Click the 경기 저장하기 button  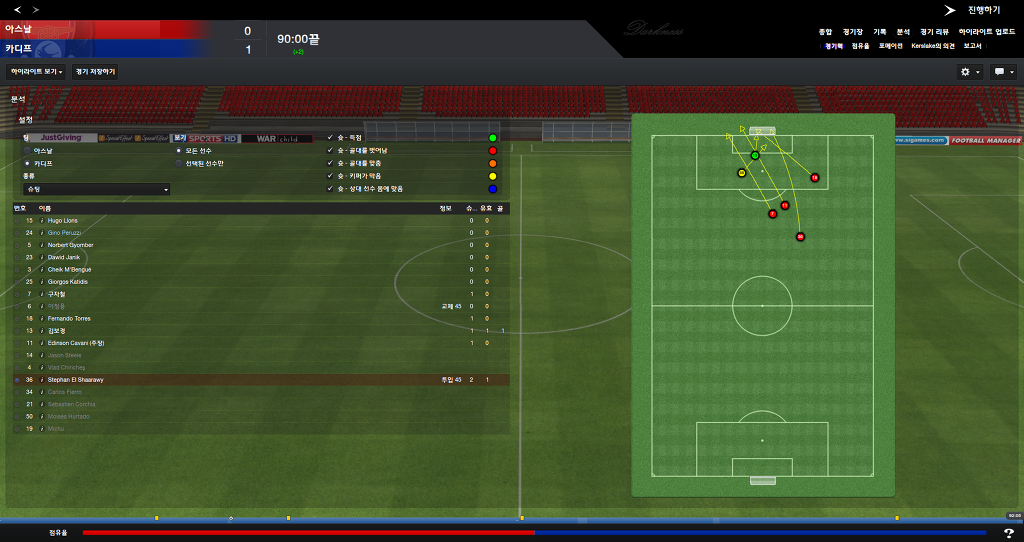tap(95, 72)
